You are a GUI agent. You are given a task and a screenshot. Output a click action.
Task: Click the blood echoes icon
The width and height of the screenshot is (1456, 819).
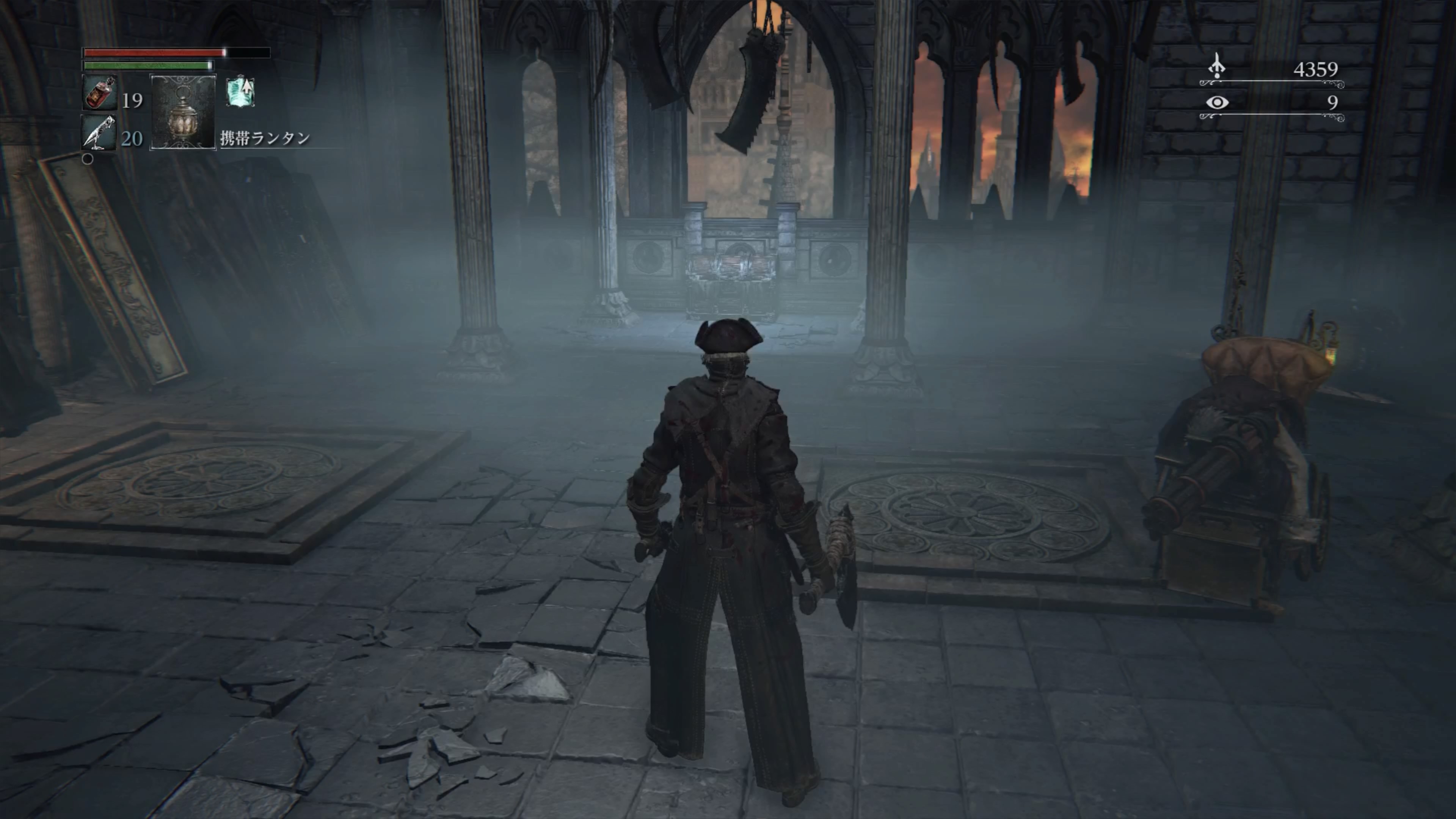tap(1217, 67)
